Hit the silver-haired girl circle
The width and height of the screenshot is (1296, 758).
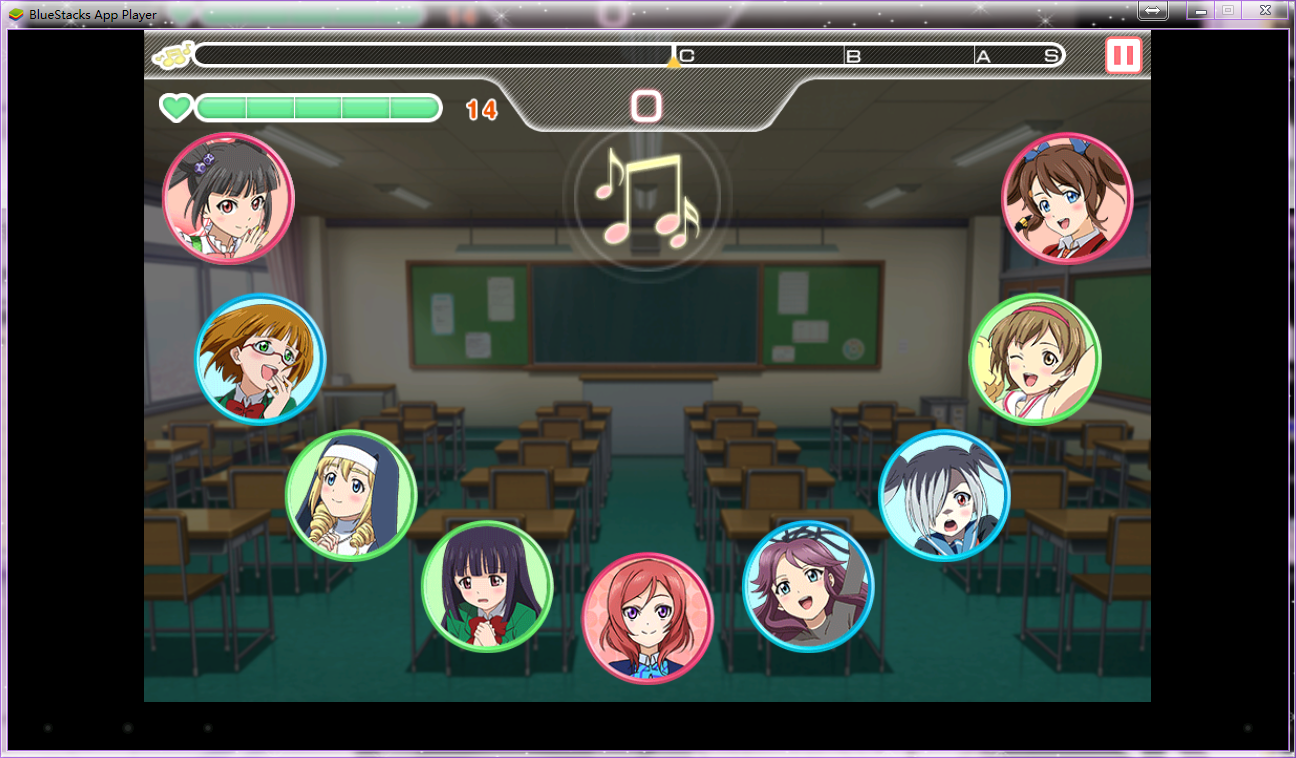pyautogui.click(x=944, y=495)
